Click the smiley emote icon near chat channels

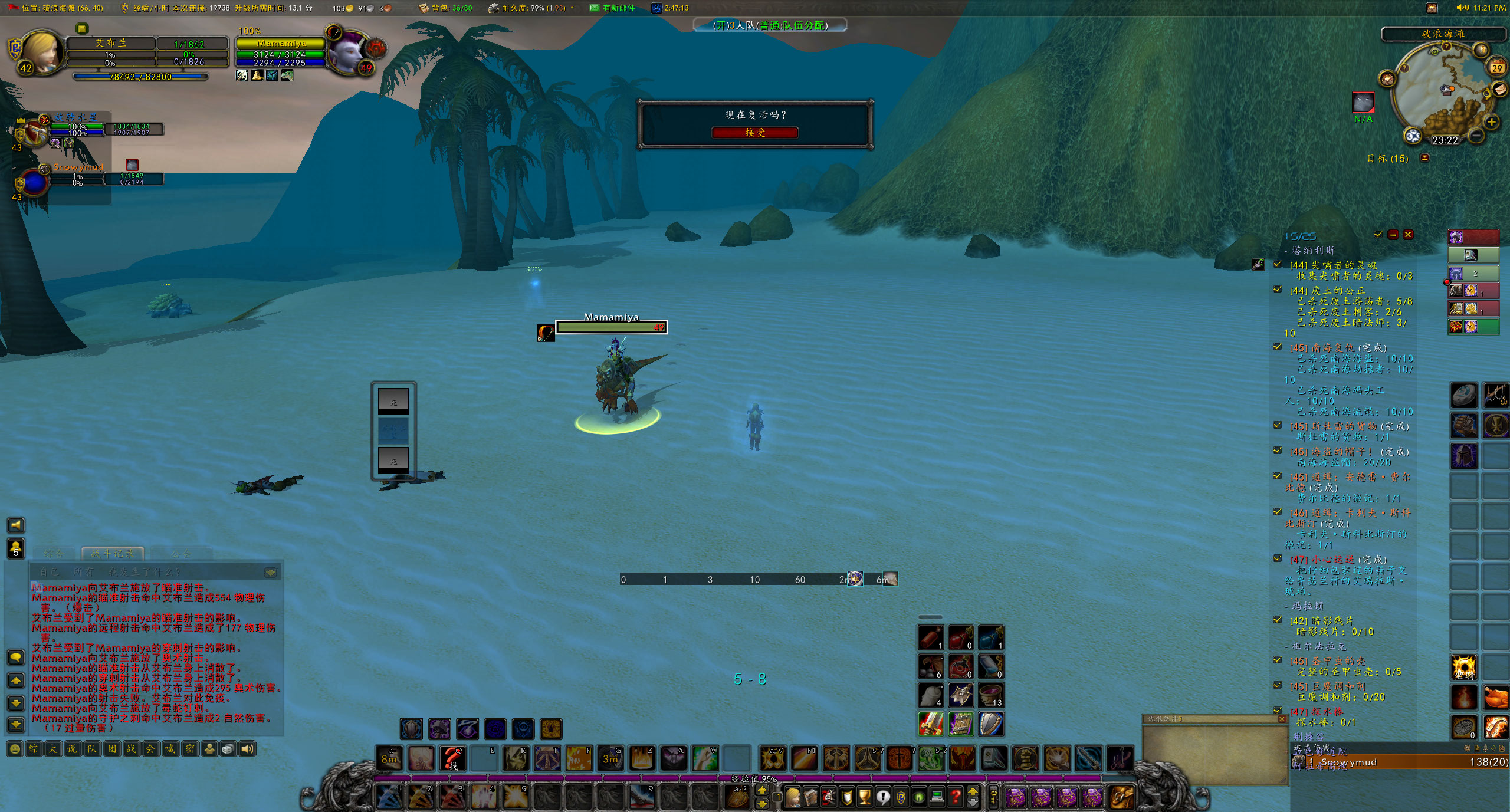point(15,749)
